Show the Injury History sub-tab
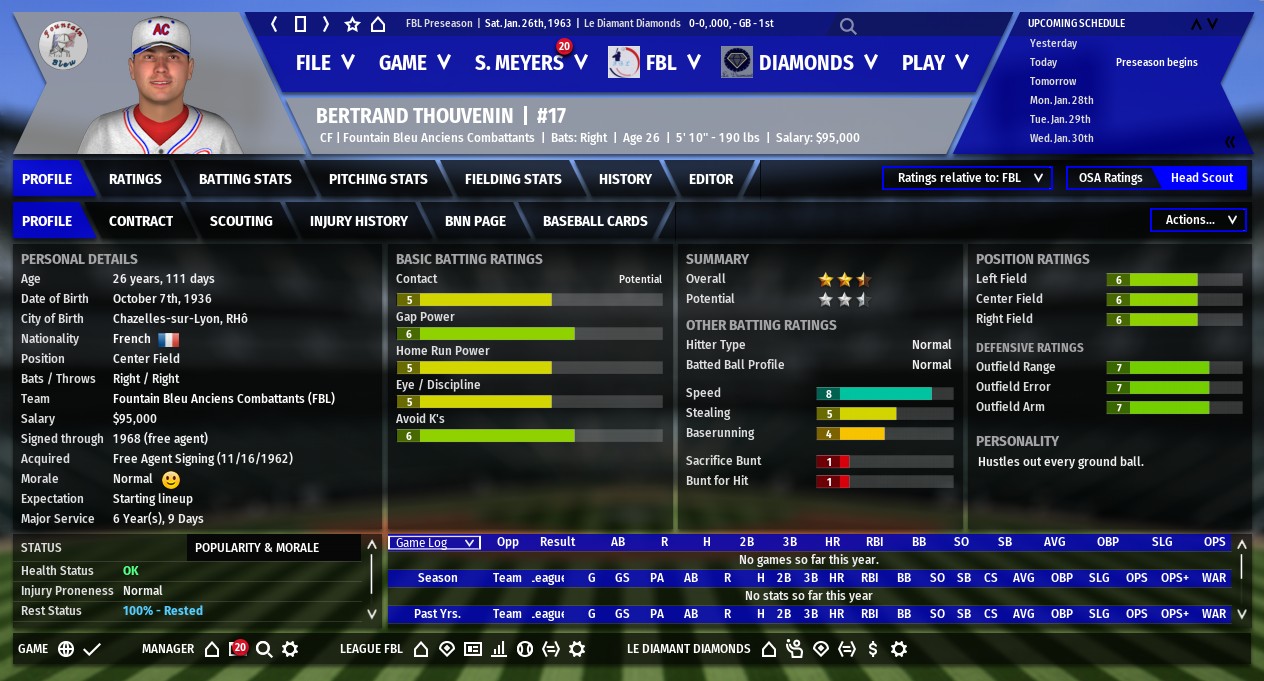 click(359, 221)
